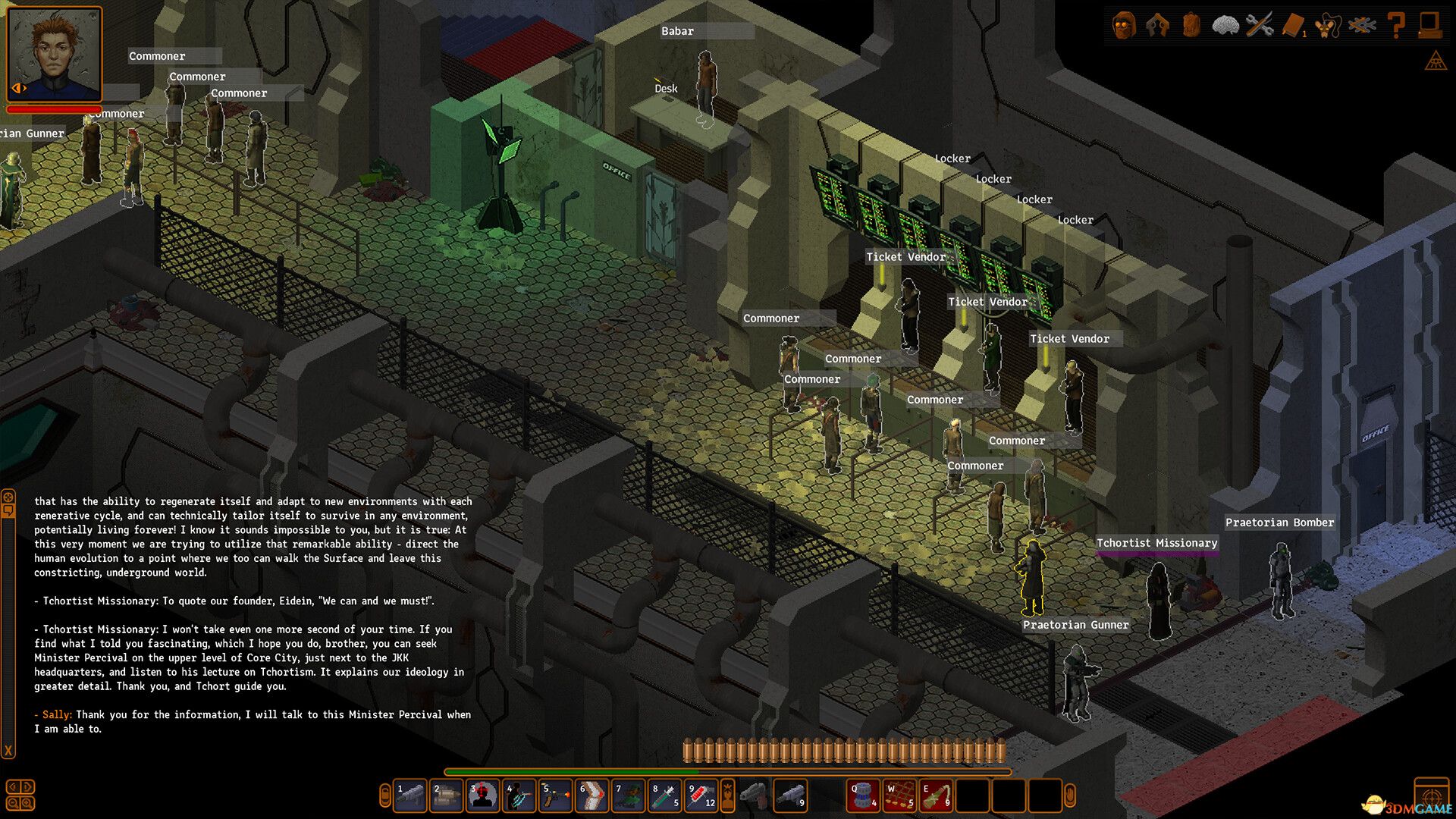Open the quest journal book icon
Viewport: 1456px width, 819px height.
tap(1293, 25)
